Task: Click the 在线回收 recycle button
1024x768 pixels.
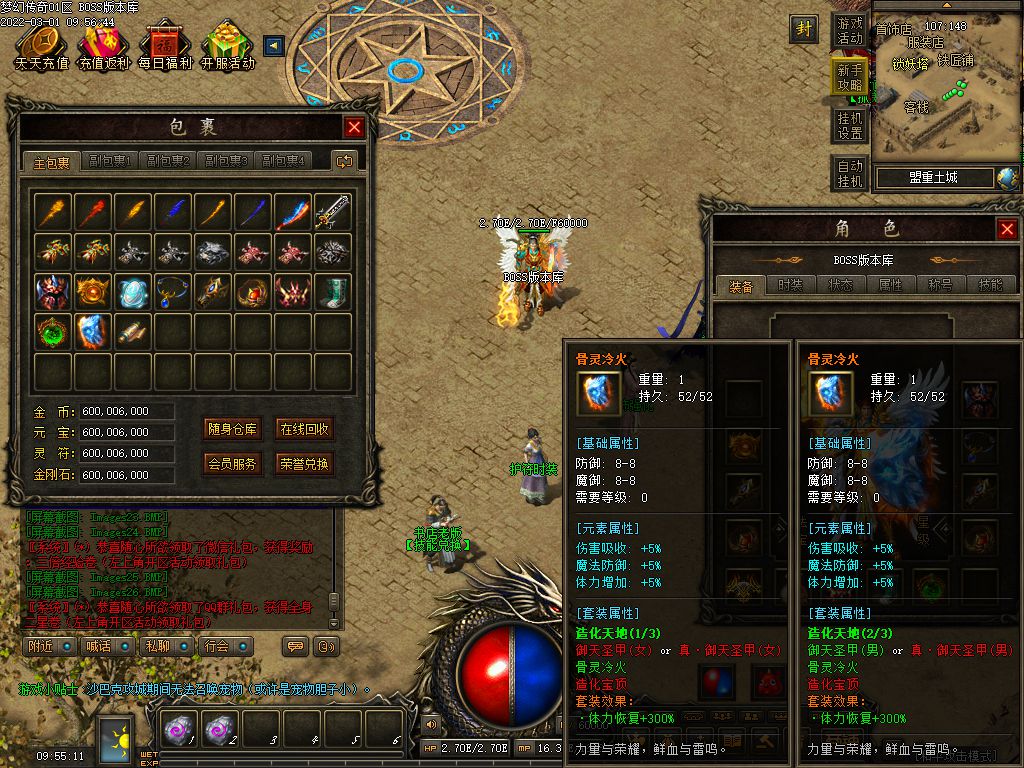Action: click(x=304, y=430)
